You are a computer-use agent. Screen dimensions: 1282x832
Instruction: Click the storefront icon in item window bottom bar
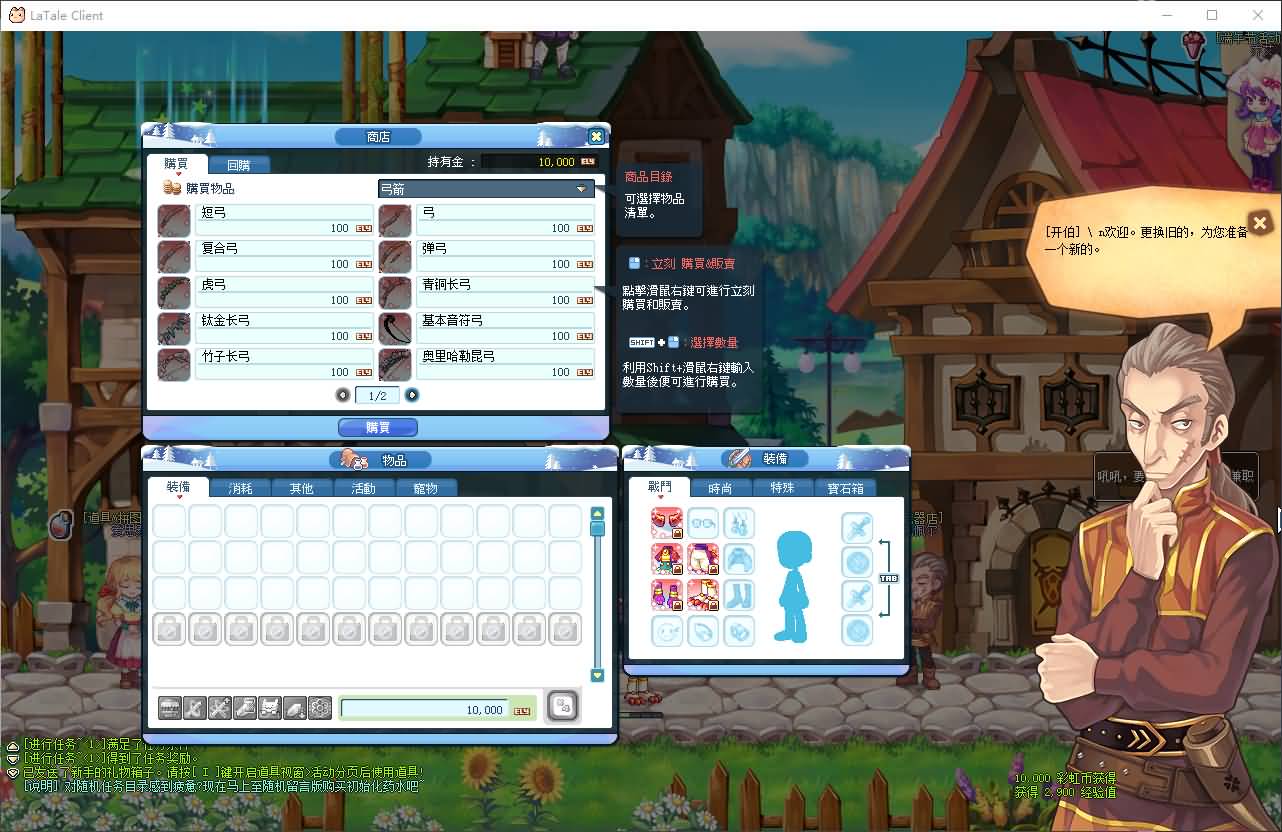tap(168, 707)
